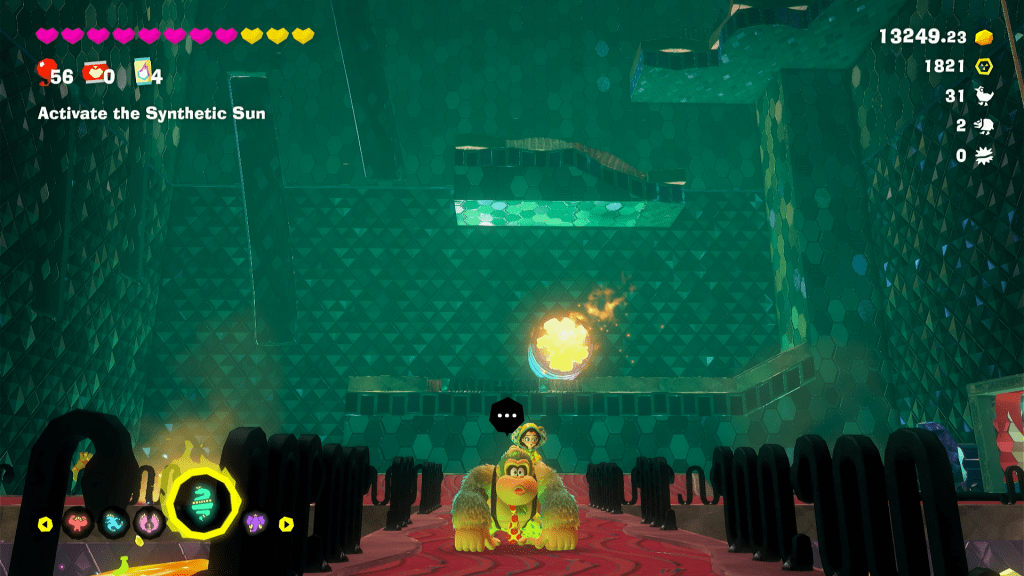
Task: Open the Activate the Synthetic Sun objective
Action: (x=151, y=114)
